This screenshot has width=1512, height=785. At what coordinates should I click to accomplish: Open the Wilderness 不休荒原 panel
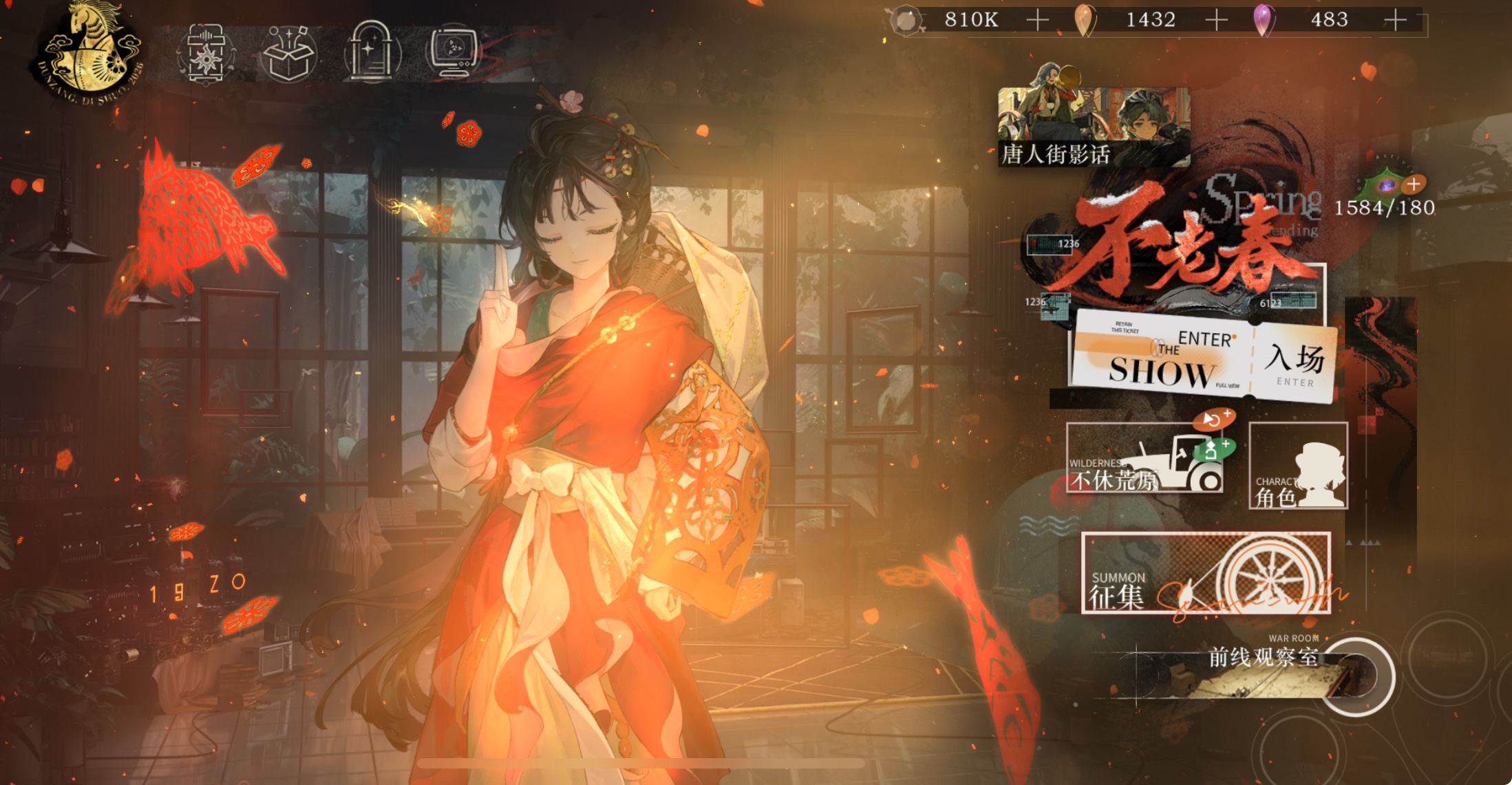(1144, 458)
